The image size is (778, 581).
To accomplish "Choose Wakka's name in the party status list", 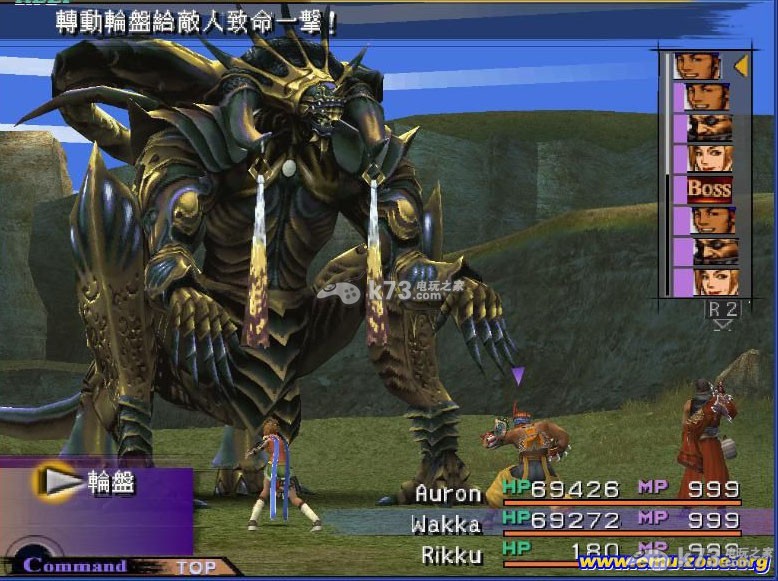I will [x=445, y=524].
